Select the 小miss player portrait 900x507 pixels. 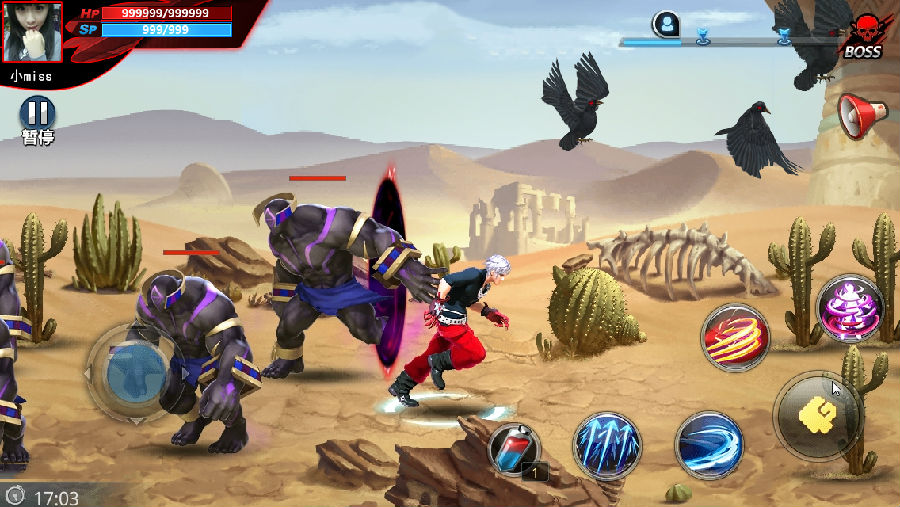[33, 32]
